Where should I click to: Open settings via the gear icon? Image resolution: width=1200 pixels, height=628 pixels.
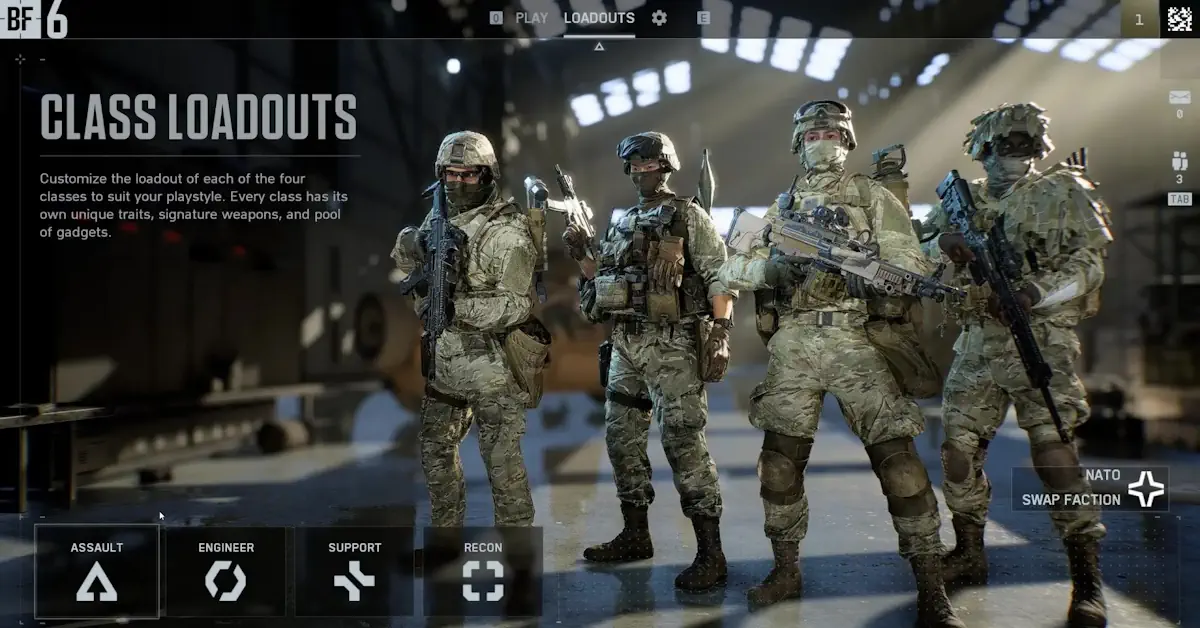coord(659,18)
